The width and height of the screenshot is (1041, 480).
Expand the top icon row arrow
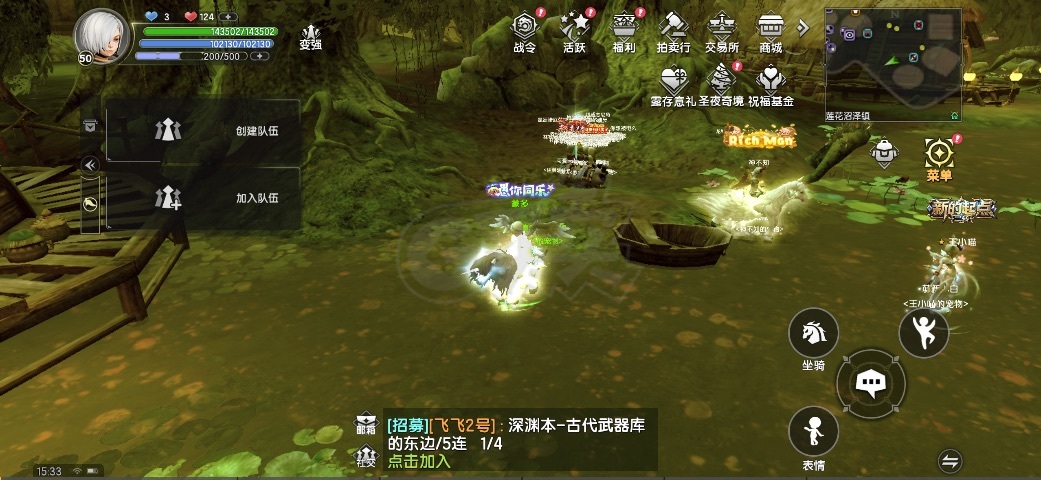point(802,28)
